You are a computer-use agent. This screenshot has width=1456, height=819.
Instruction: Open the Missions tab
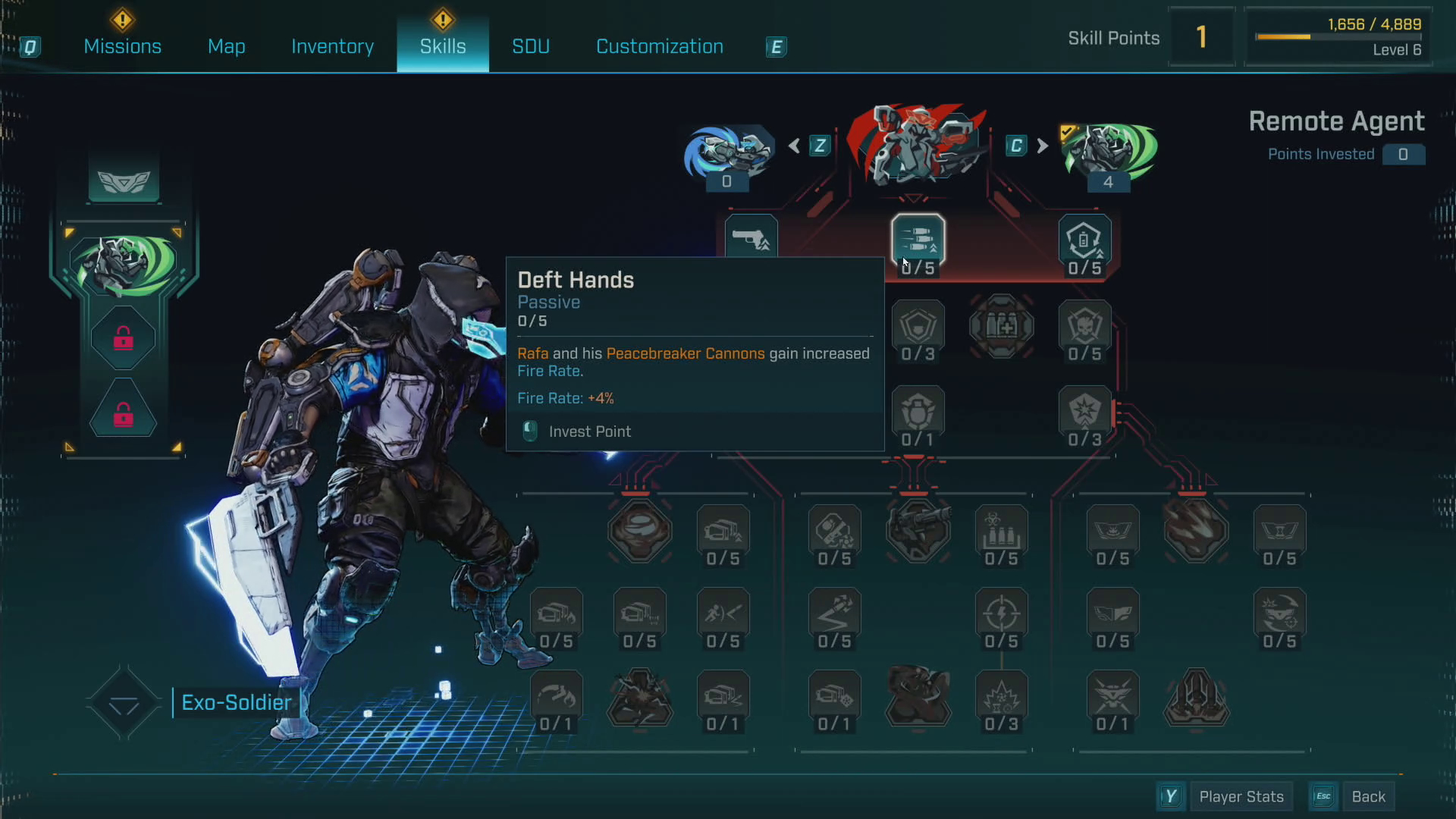122,46
